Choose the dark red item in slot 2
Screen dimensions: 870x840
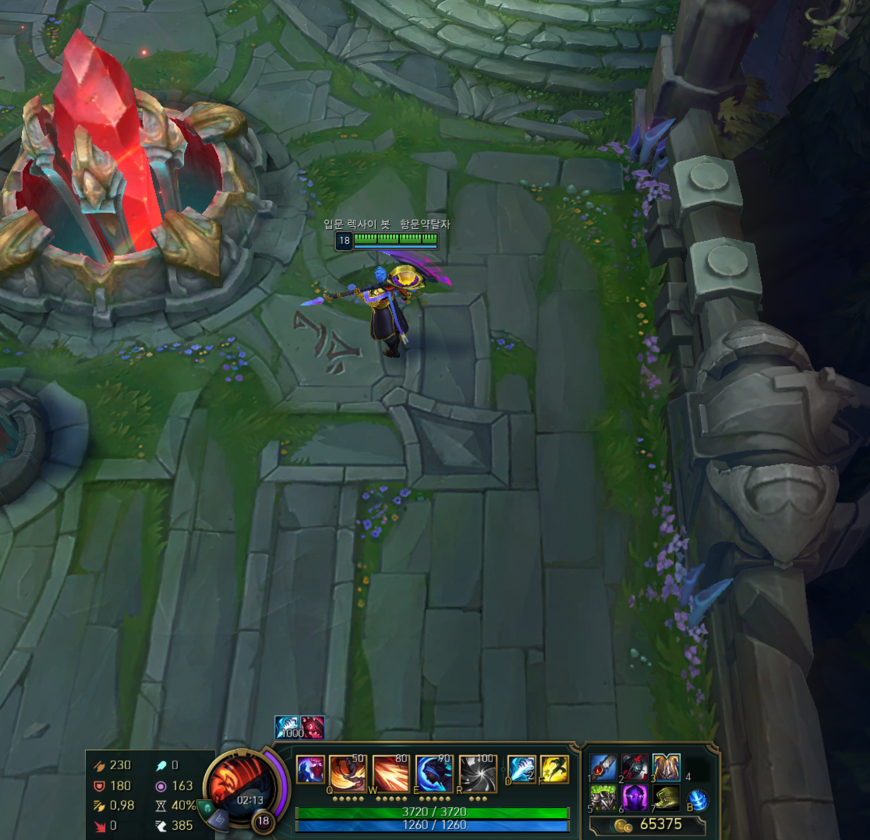click(635, 767)
